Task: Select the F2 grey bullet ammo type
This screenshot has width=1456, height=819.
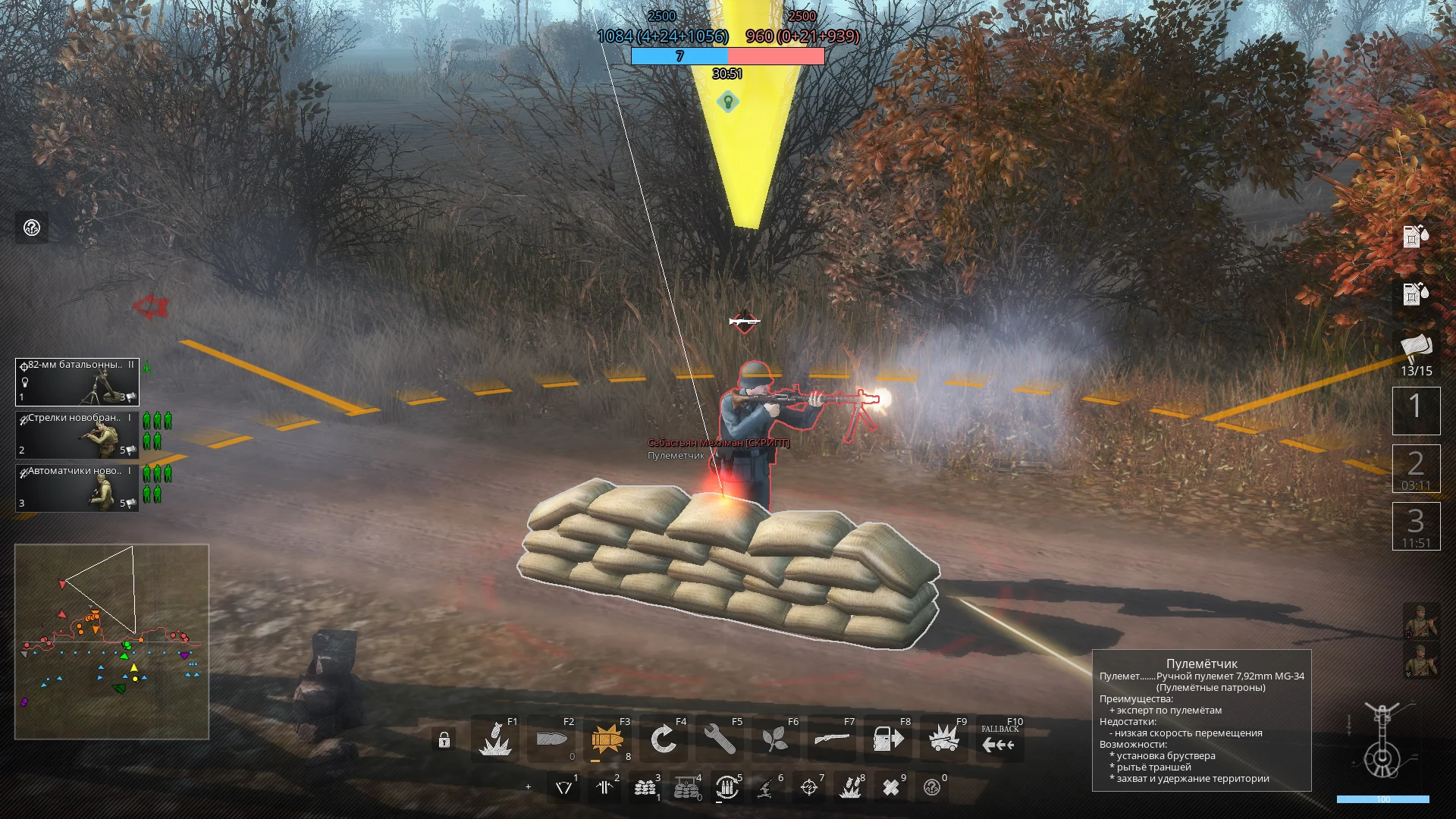Action: click(551, 739)
